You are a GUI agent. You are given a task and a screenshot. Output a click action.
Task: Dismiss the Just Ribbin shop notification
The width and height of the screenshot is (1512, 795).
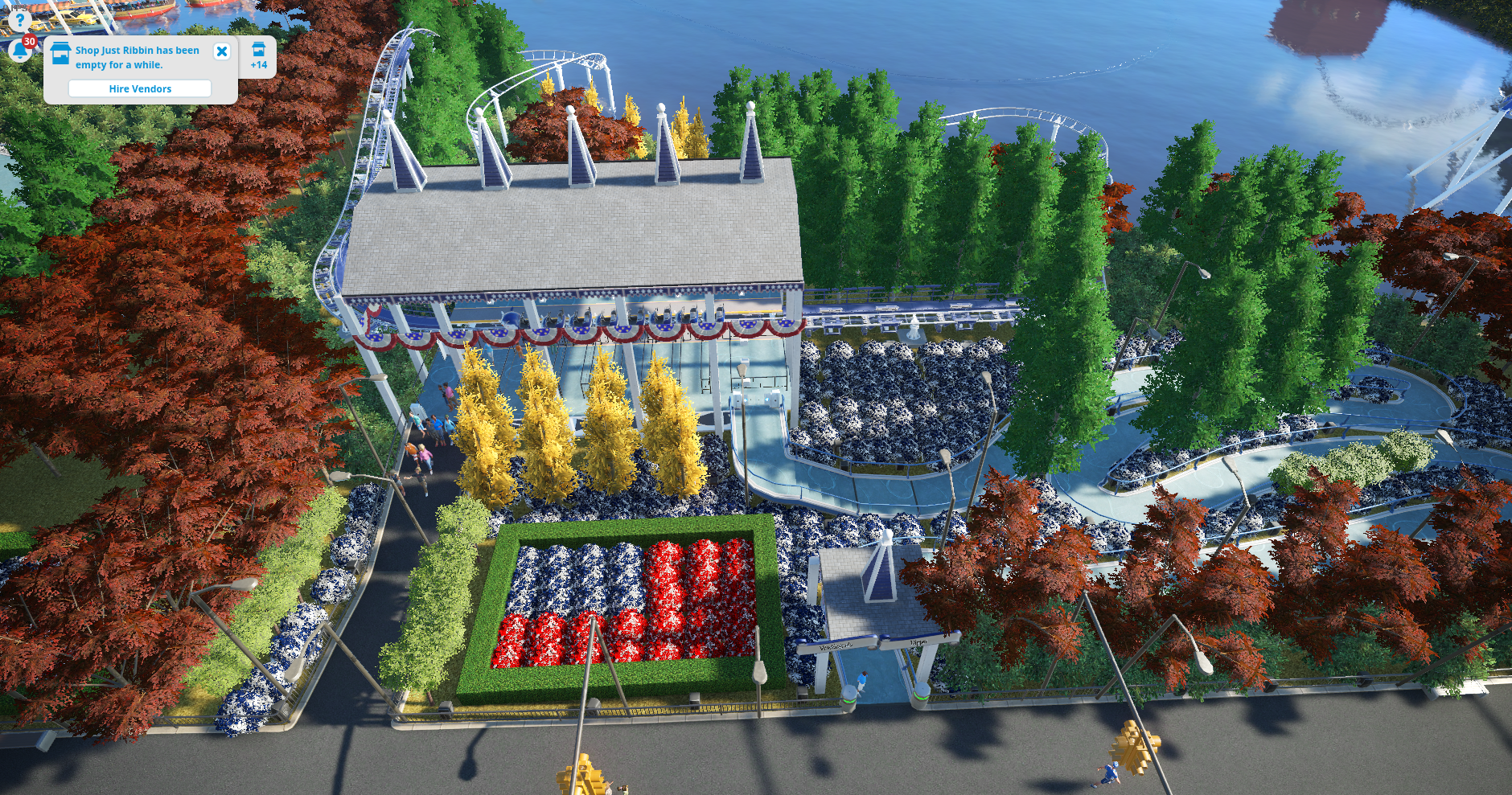pyautogui.click(x=222, y=51)
